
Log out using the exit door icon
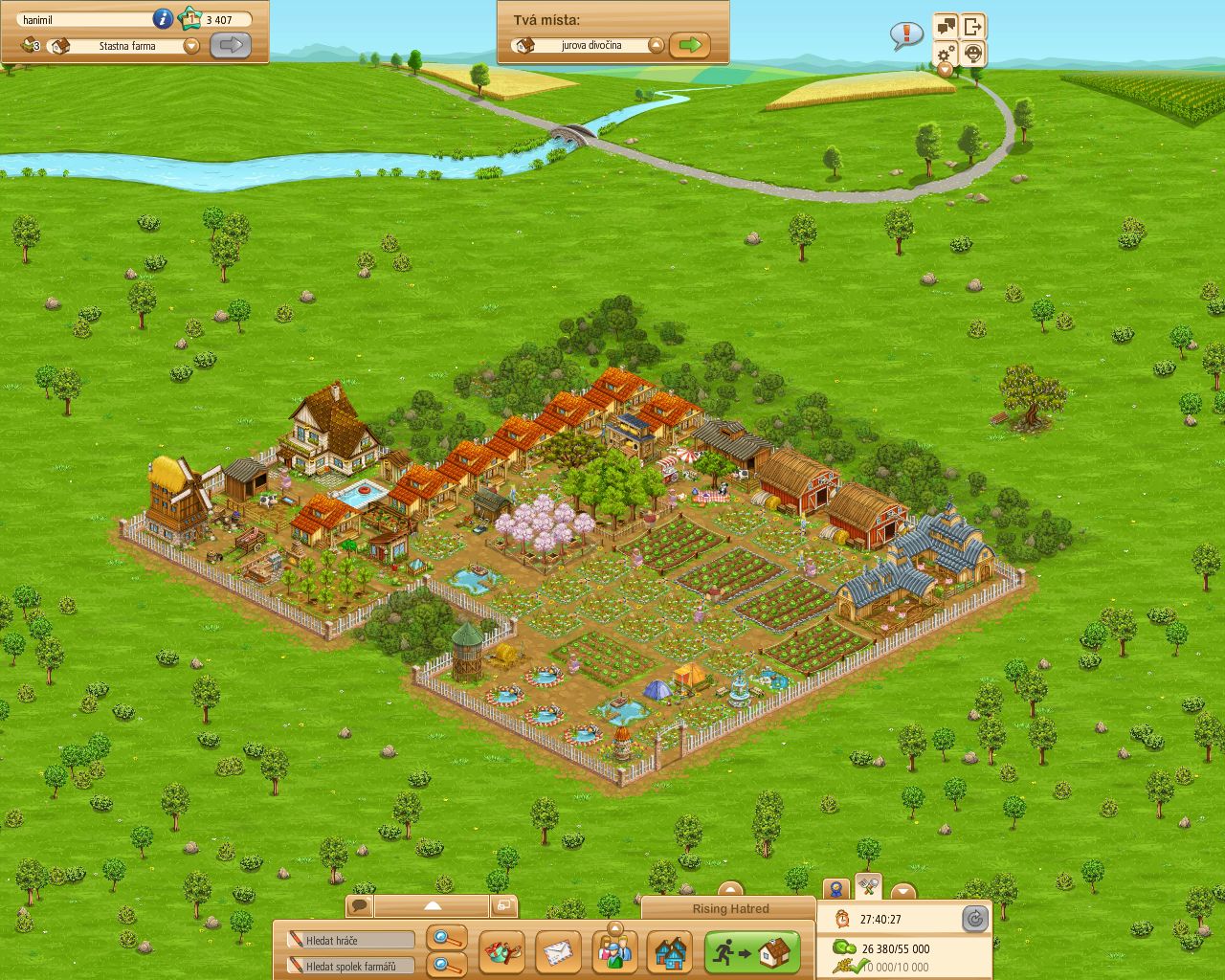pos(973,27)
